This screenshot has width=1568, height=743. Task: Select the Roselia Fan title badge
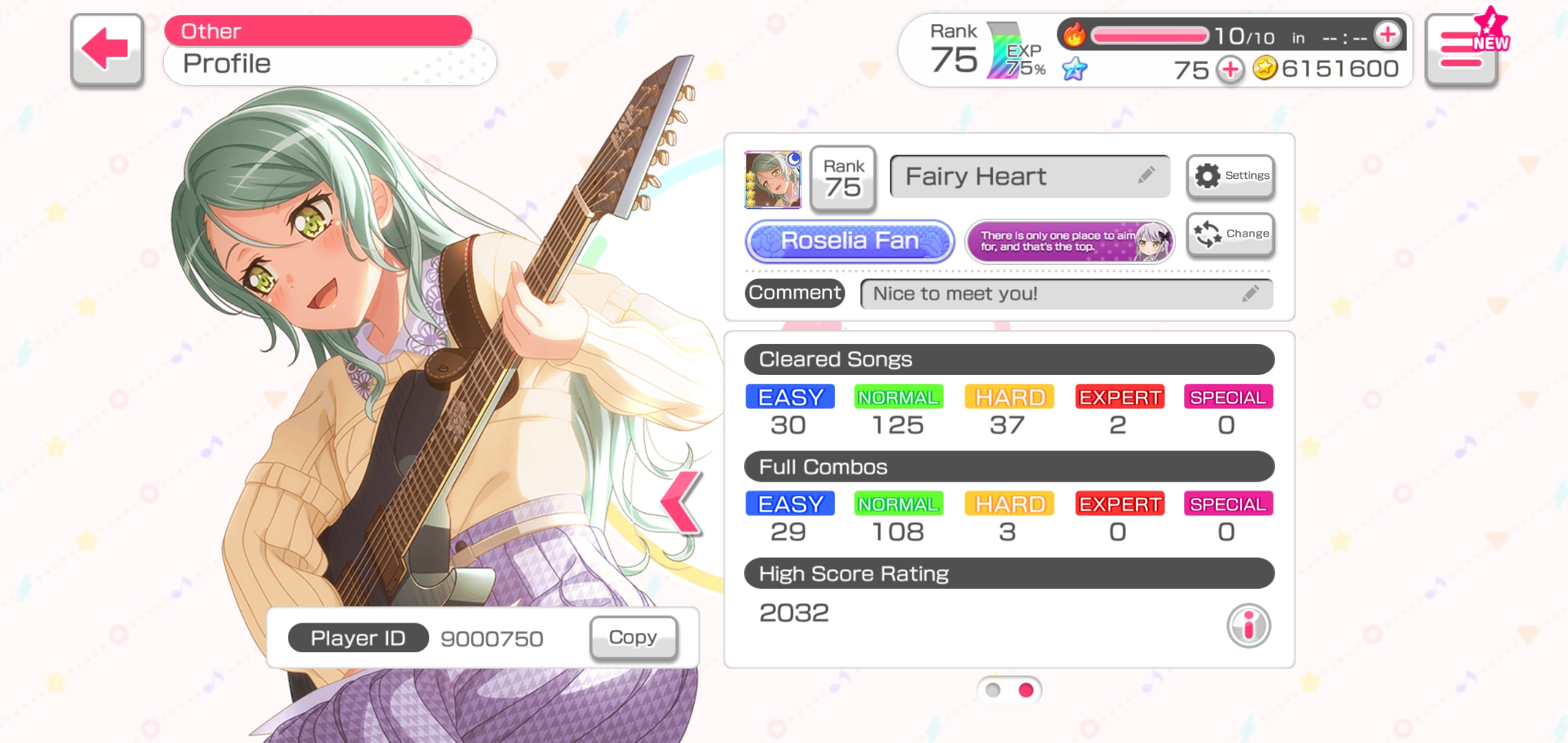coord(850,241)
